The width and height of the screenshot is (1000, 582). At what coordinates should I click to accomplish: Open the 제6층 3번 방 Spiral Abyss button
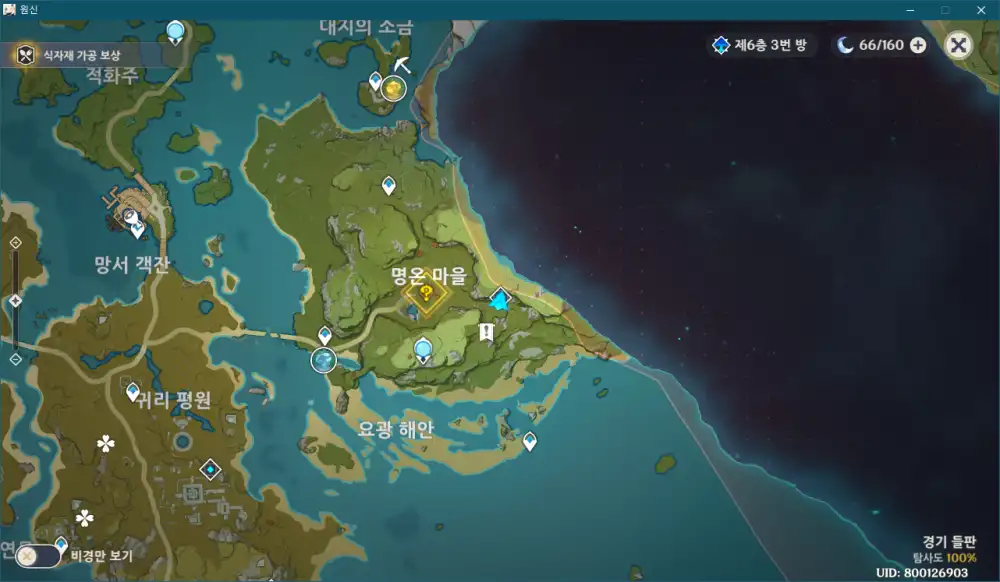click(762, 45)
